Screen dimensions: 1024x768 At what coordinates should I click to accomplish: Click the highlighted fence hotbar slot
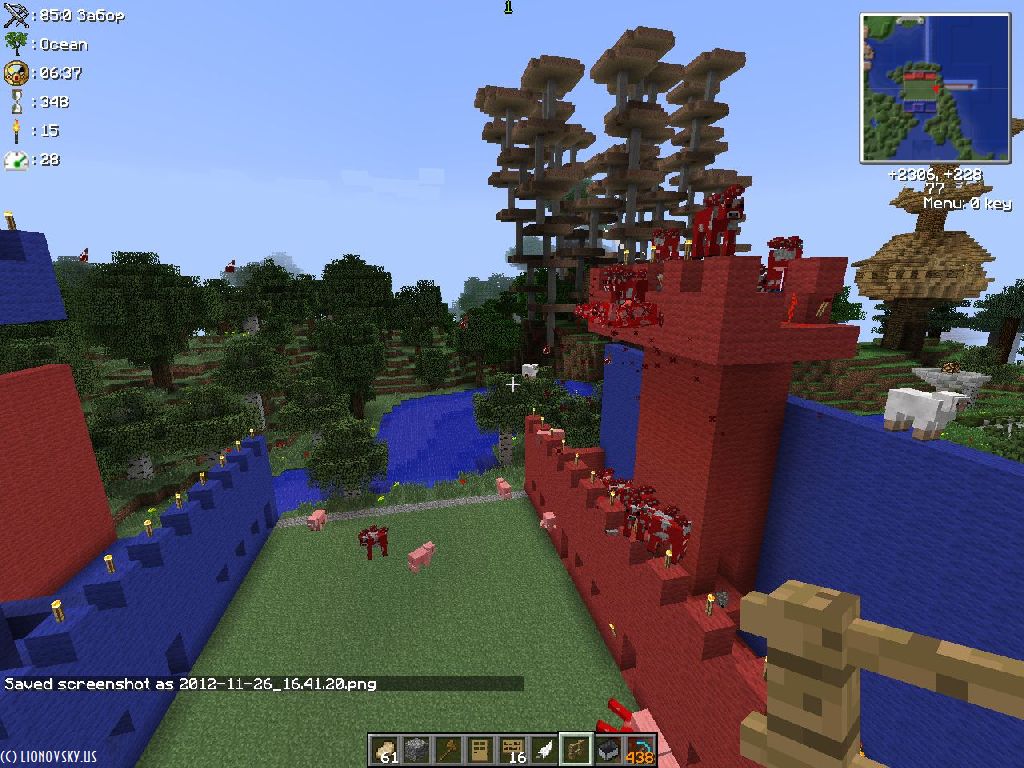[x=576, y=749]
